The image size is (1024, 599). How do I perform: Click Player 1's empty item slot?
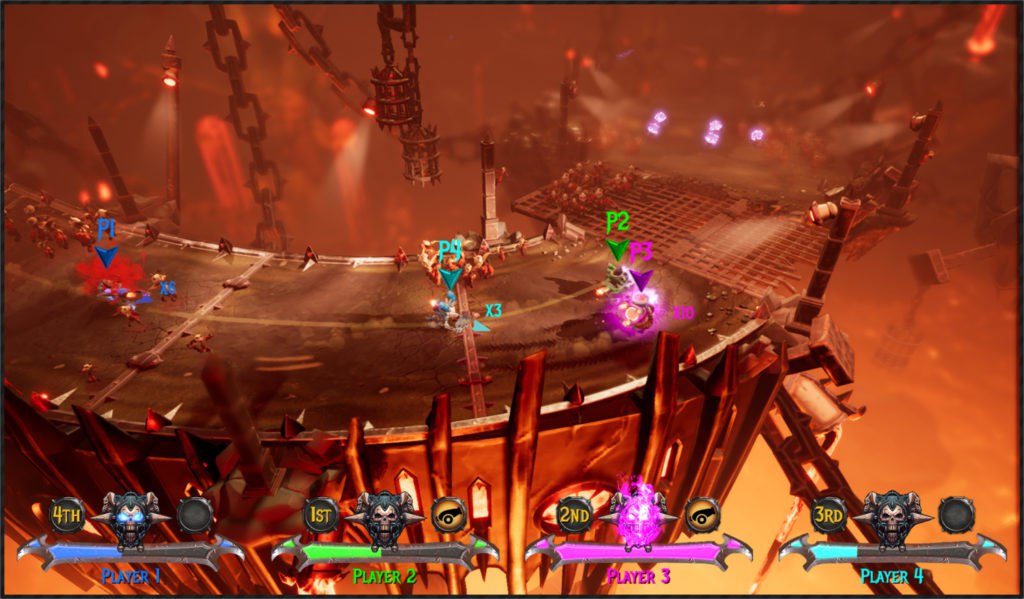pyautogui.click(x=195, y=515)
